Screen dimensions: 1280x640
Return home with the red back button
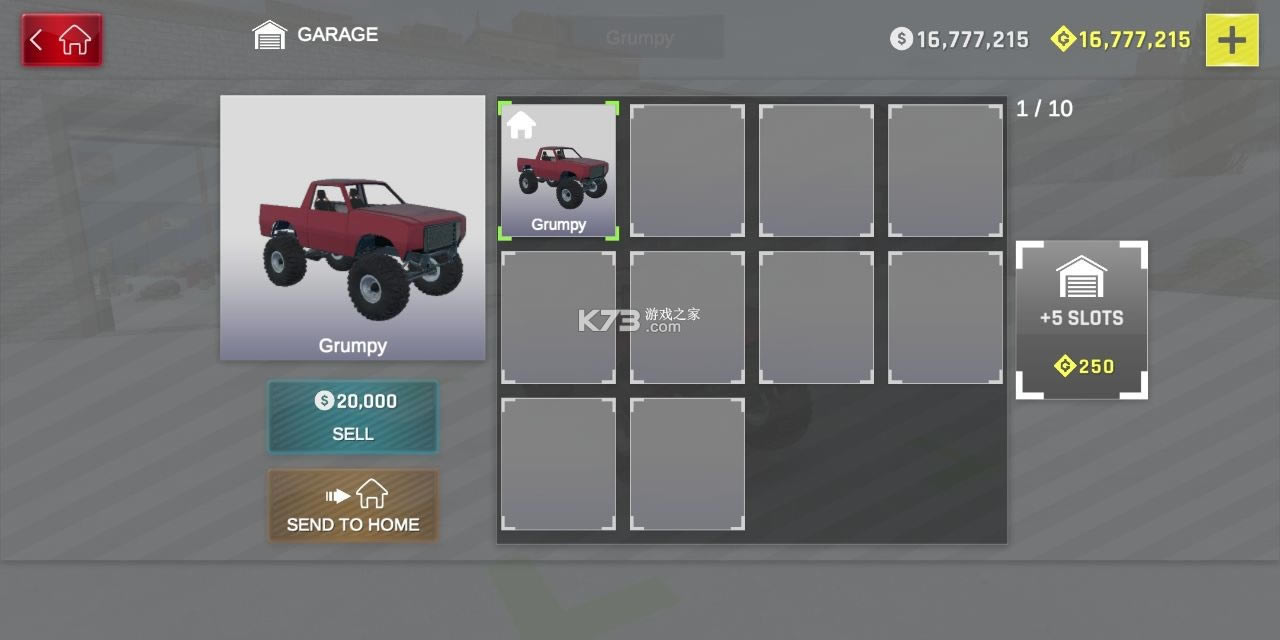[62, 40]
